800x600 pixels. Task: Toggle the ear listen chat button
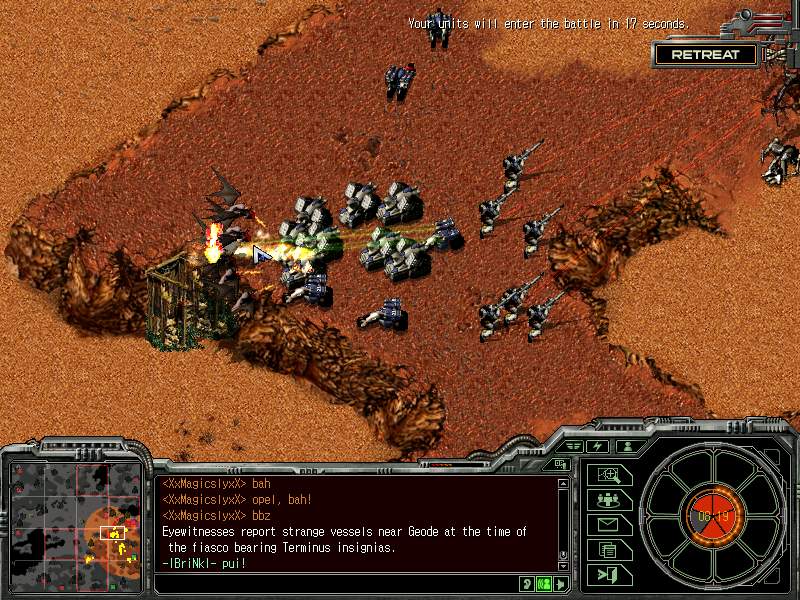tap(527, 583)
